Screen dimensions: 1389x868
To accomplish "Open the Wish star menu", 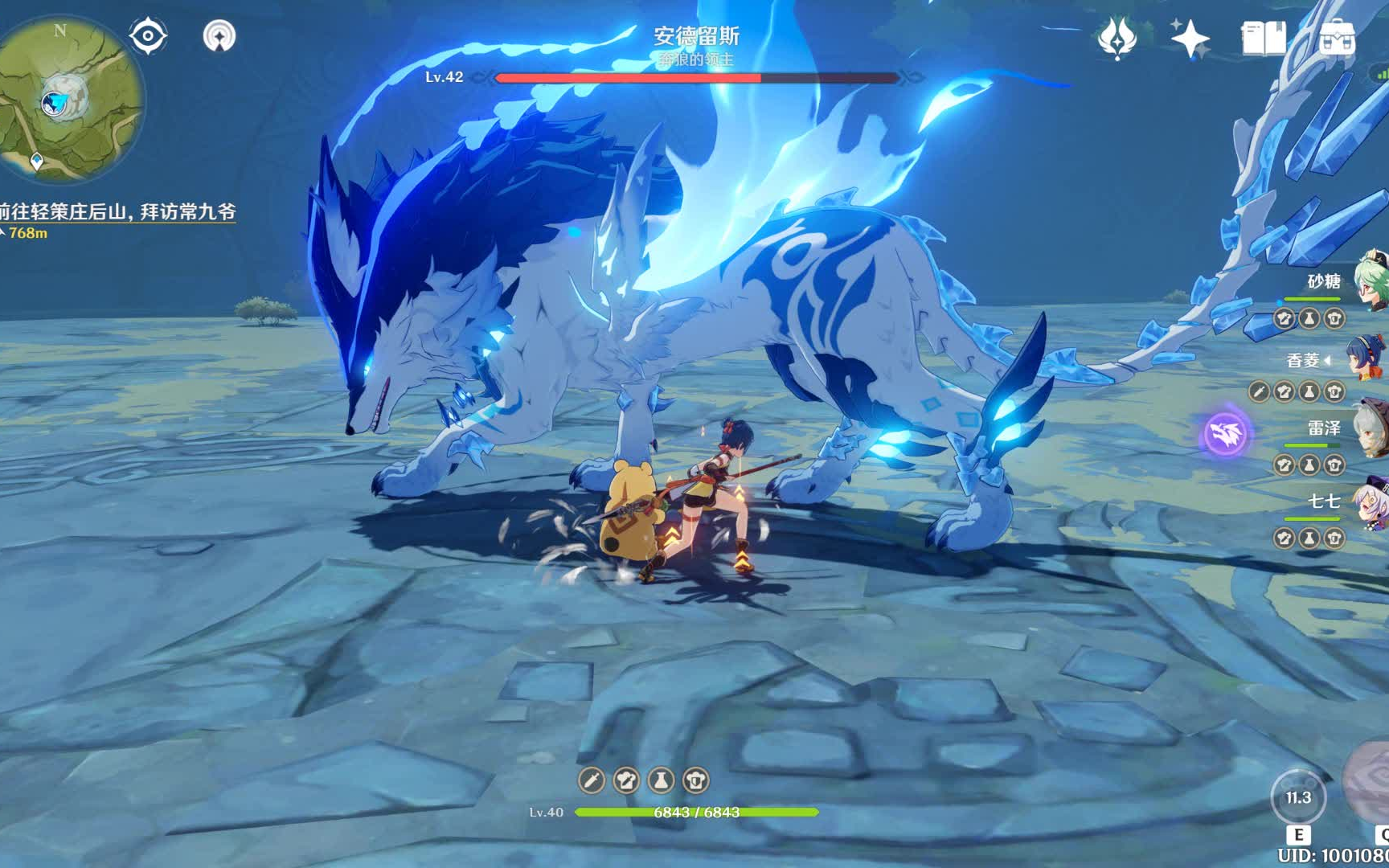I will click(x=1189, y=38).
